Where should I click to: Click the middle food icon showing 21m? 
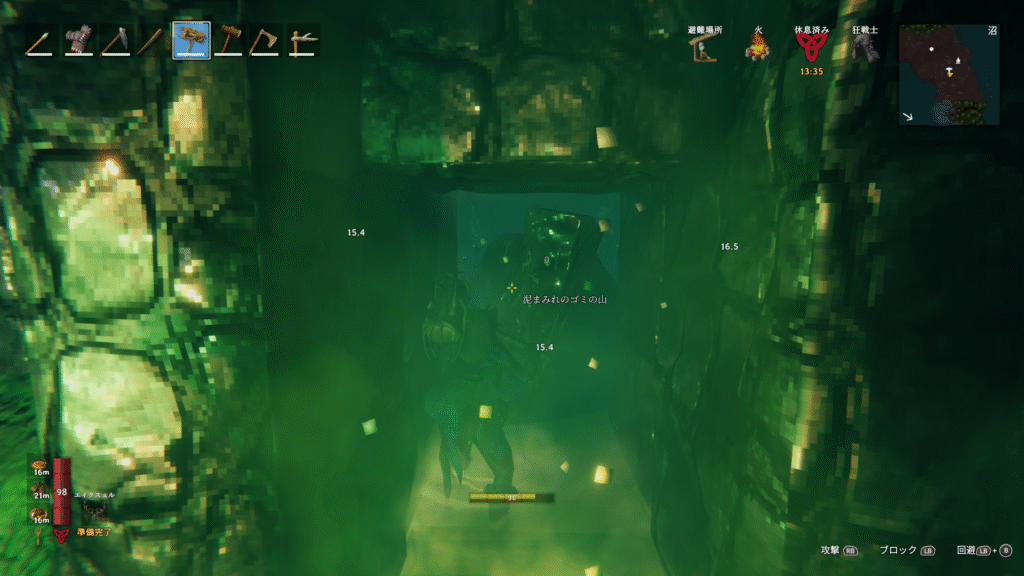pos(40,489)
